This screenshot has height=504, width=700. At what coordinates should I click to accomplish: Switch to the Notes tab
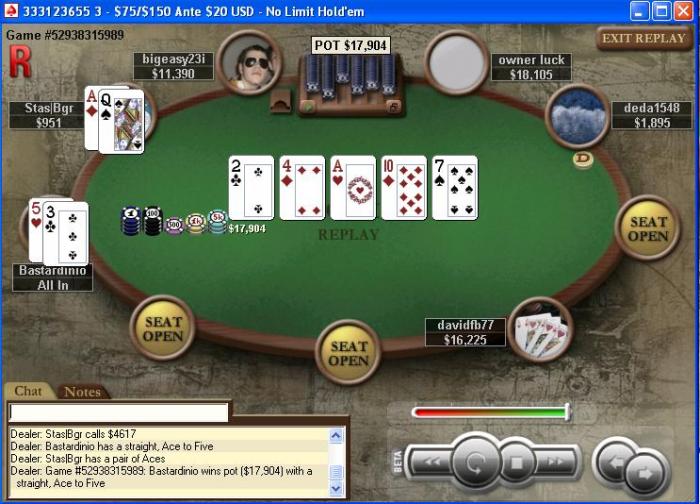82,392
